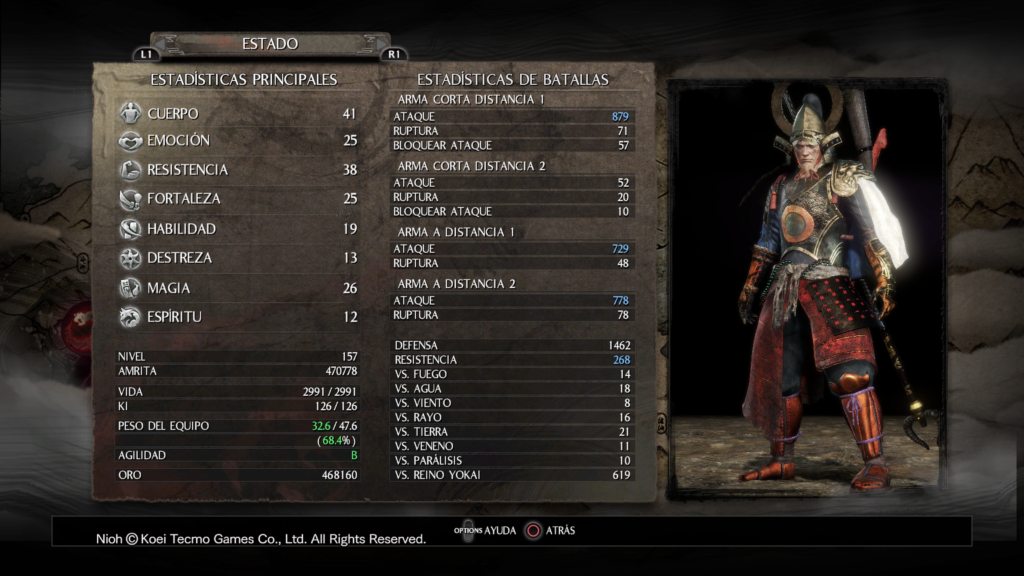
Task: Click the Magia stat icon
Action: [x=129, y=288]
